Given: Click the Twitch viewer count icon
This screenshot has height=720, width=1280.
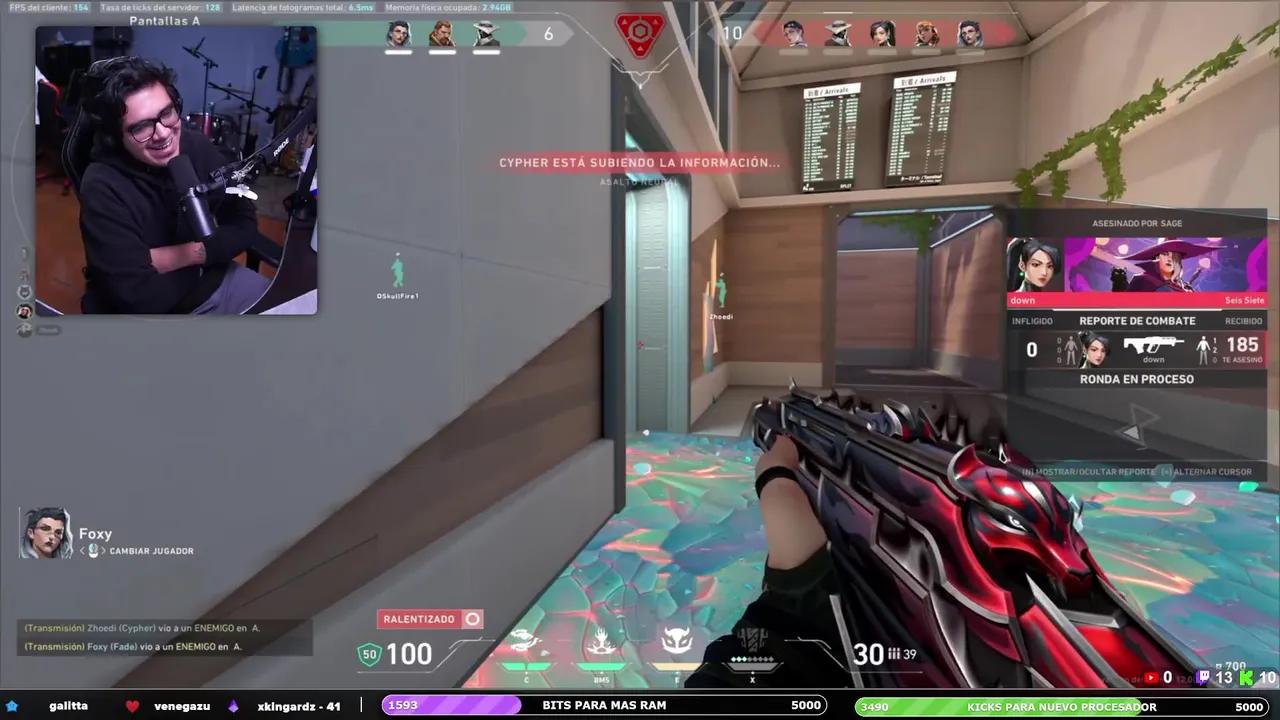Looking at the screenshot, I should 1204,676.
